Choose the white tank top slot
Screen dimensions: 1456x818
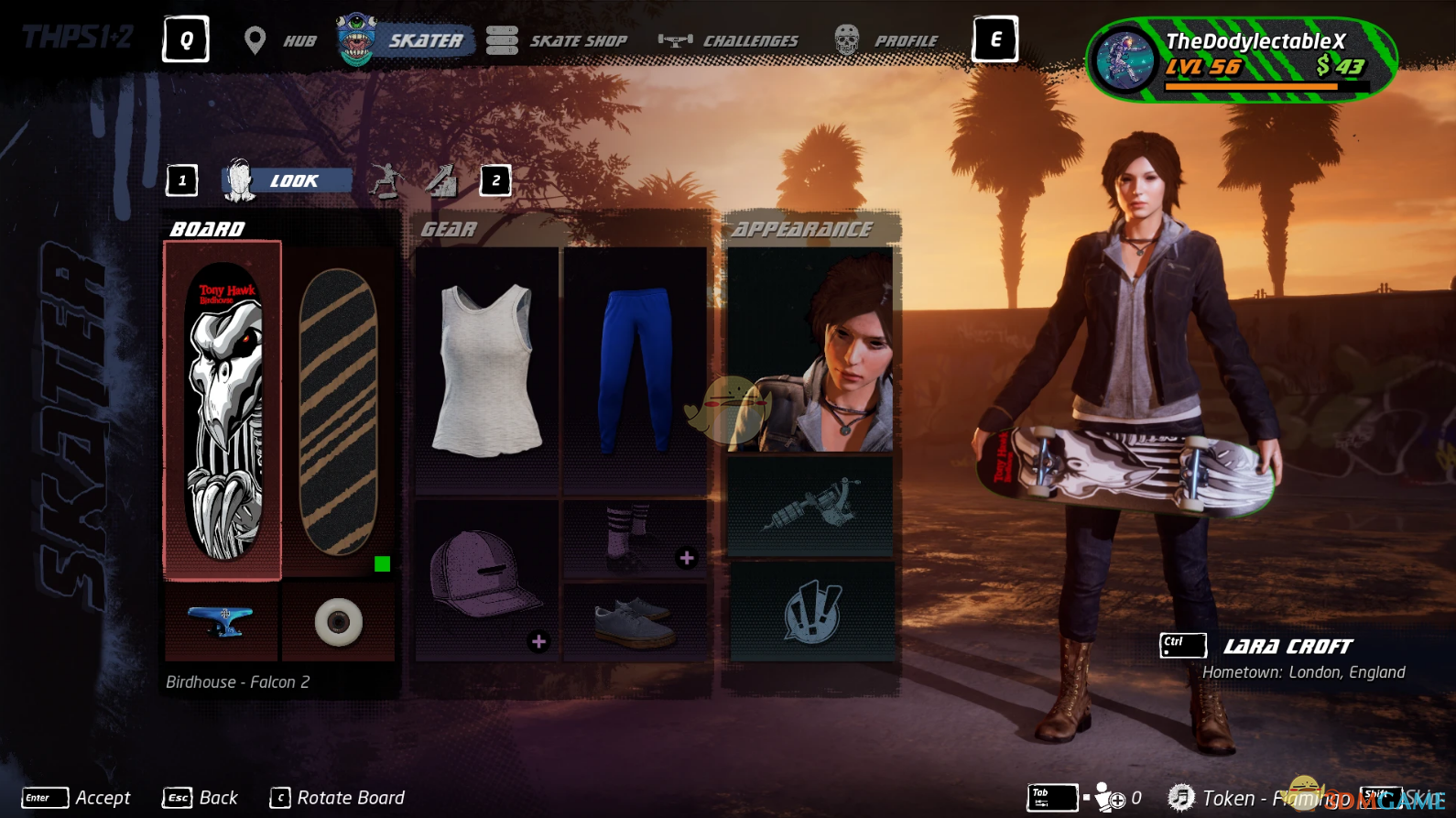(486, 370)
